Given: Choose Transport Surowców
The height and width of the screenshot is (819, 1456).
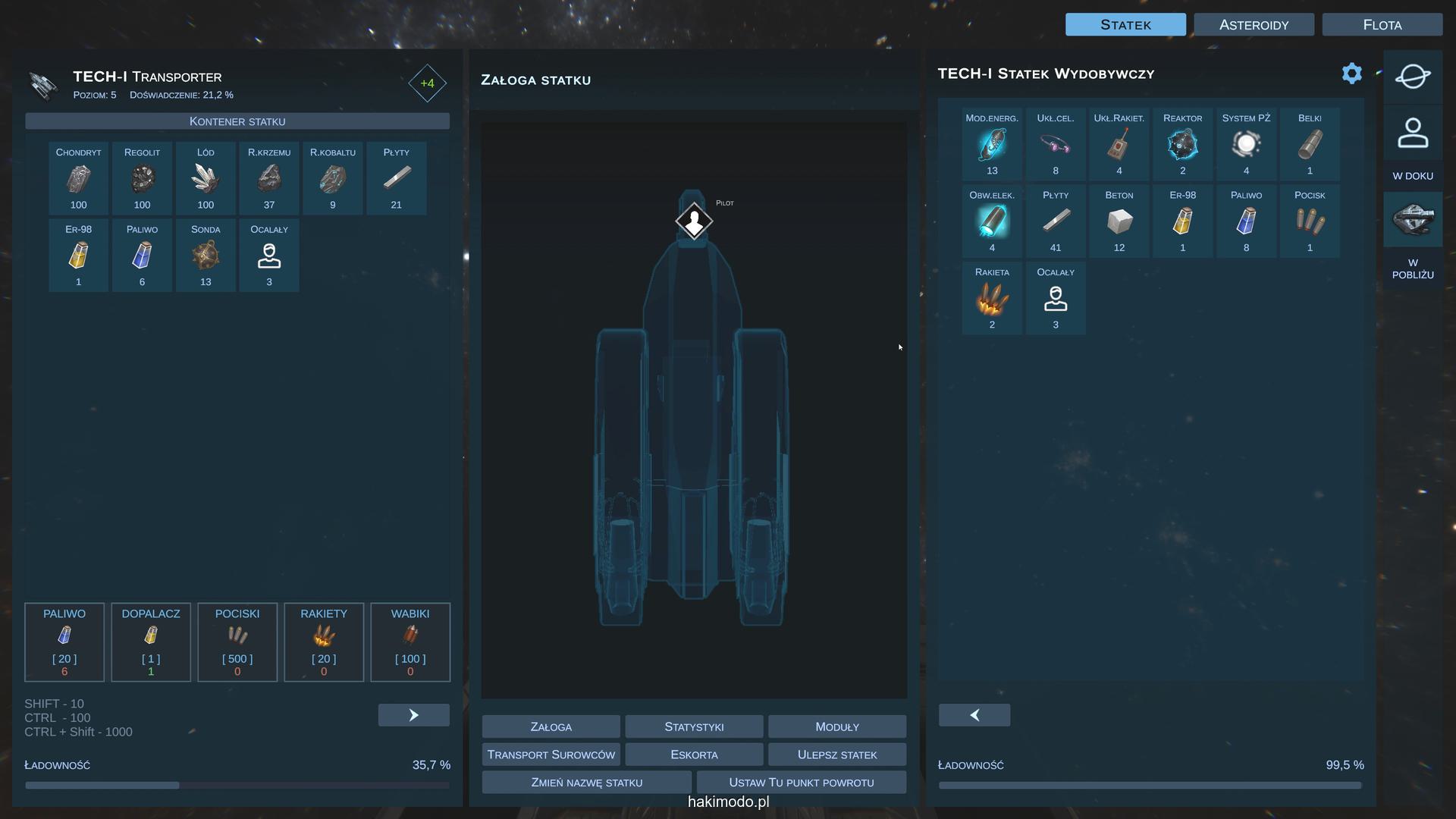Looking at the screenshot, I should [x=551, y=755].
